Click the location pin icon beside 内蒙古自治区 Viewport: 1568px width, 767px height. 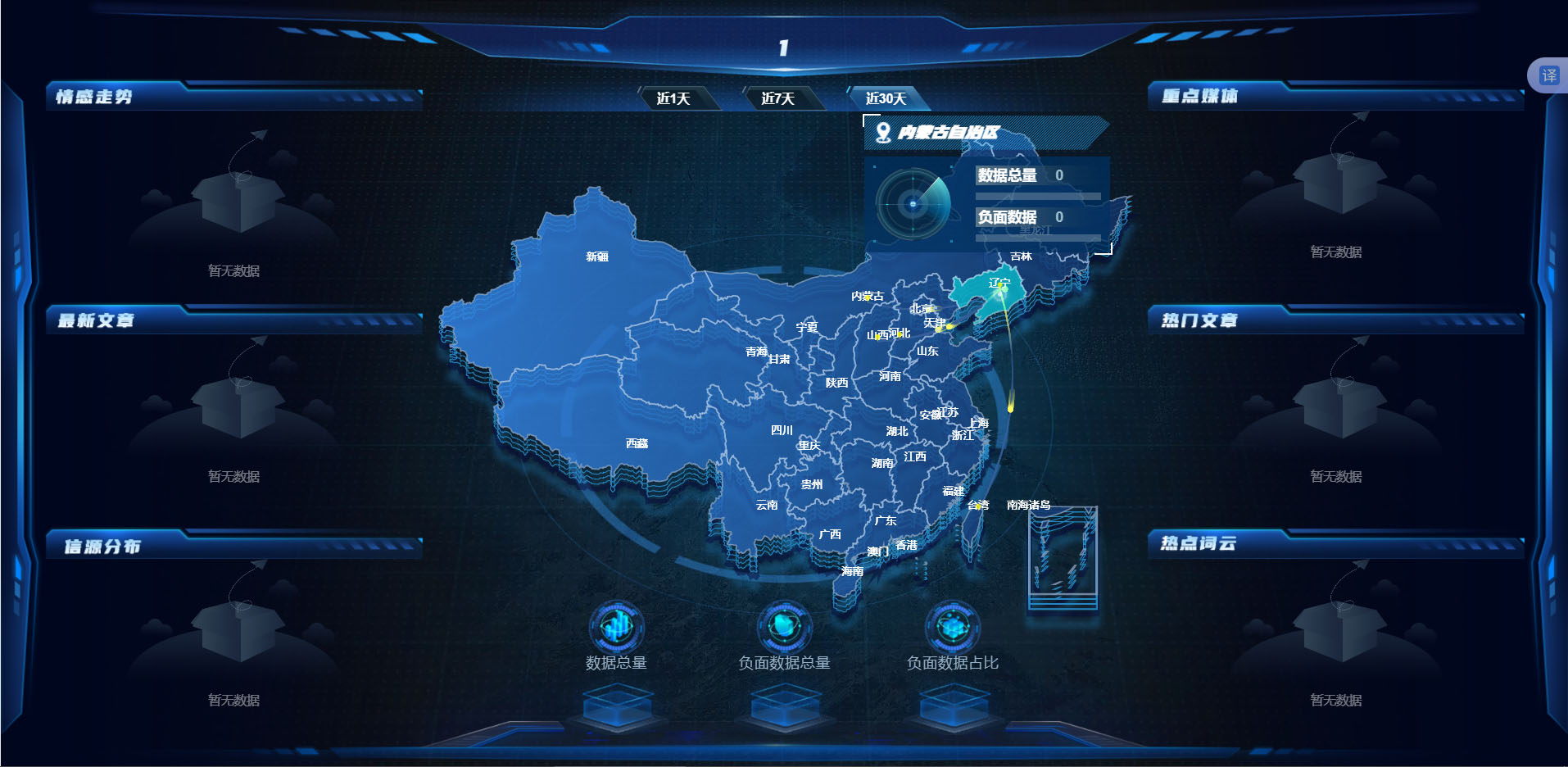pyautogui.click(x=884, y=131)
